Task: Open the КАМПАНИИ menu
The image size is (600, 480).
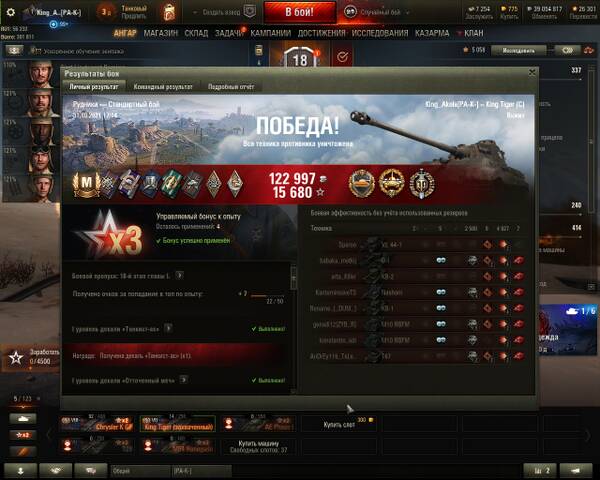Action: pos(270,33)
